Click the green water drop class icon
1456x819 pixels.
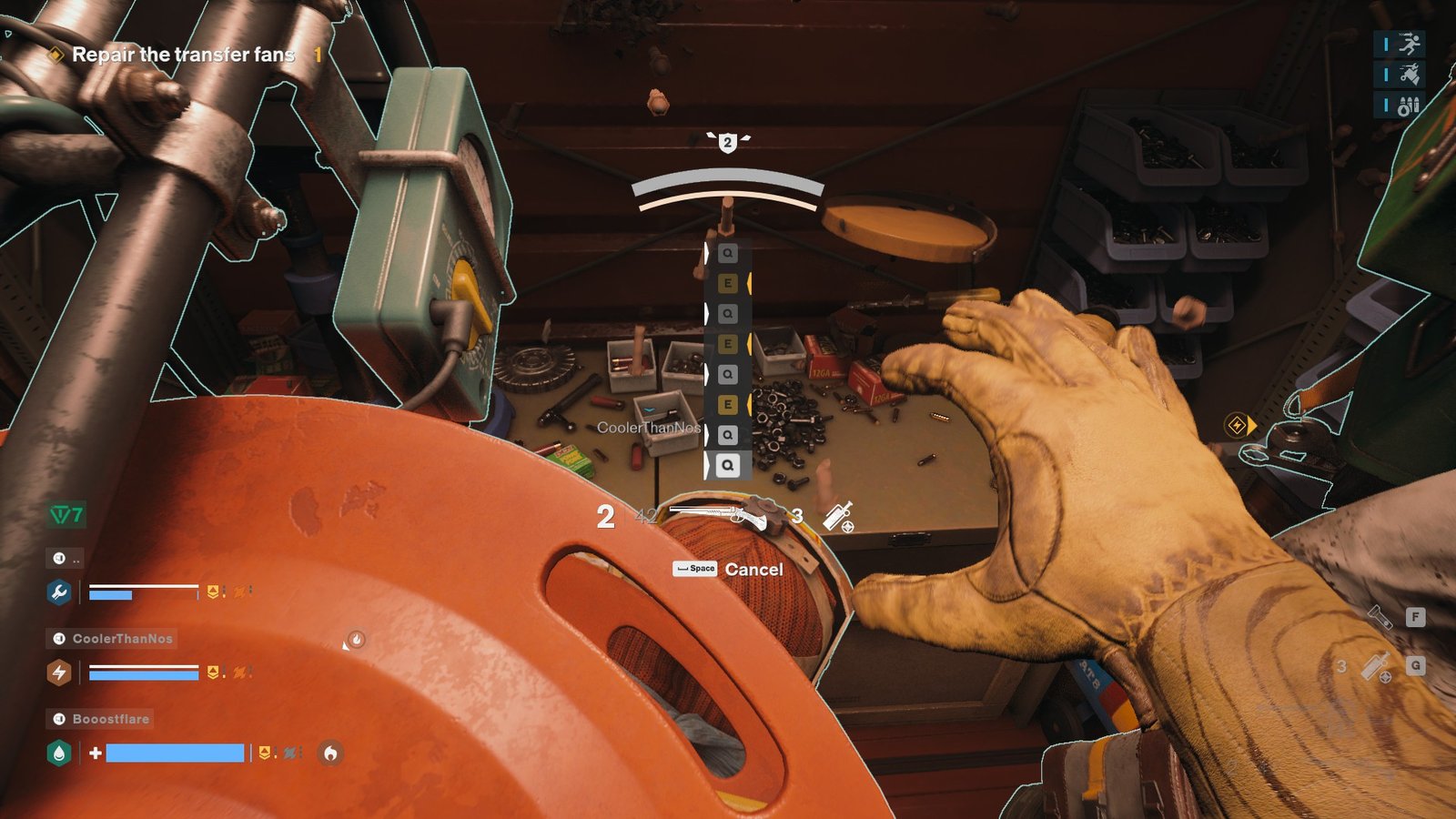(x=59, y=753)
